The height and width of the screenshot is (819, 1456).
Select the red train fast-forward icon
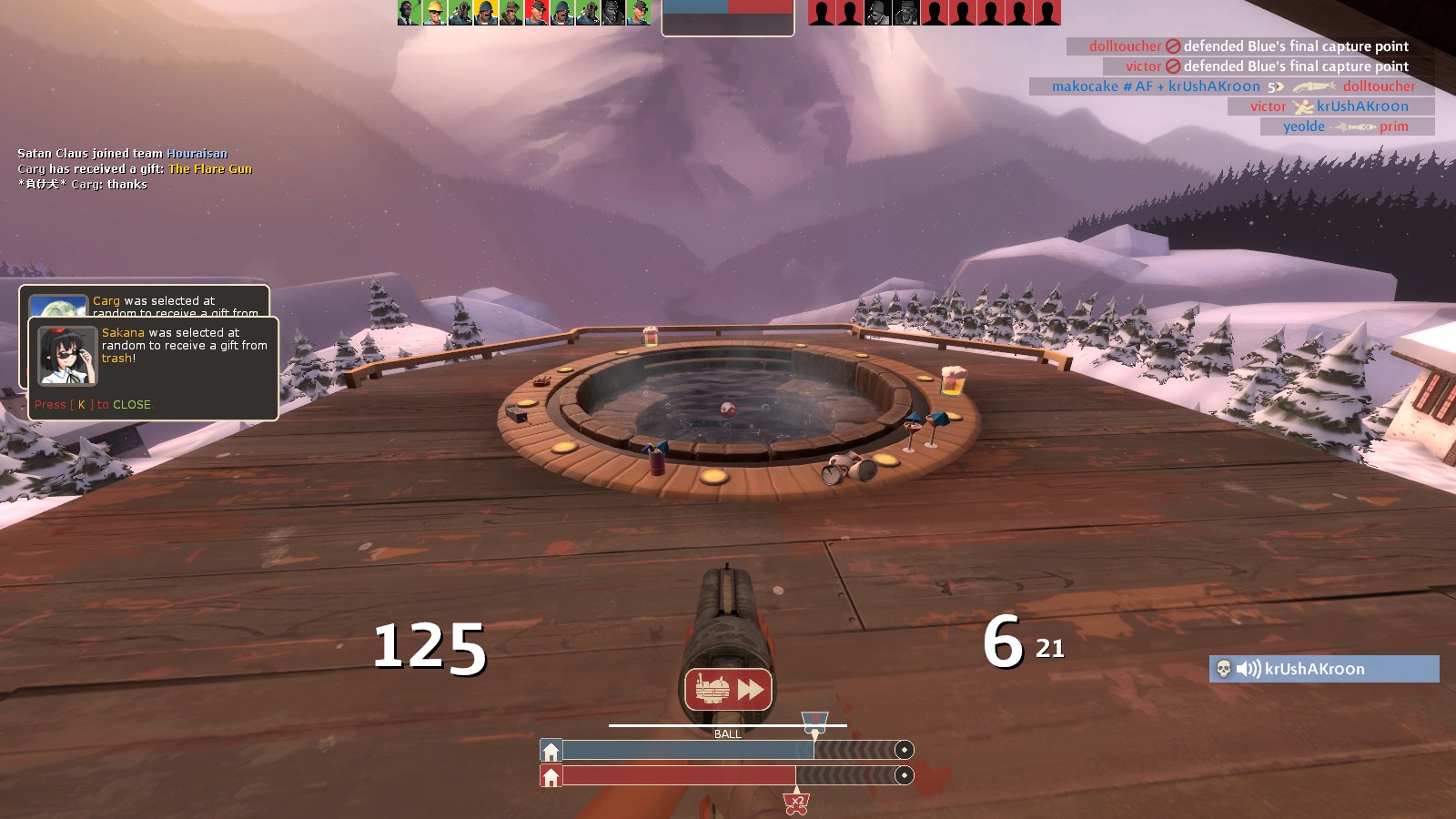728,690
